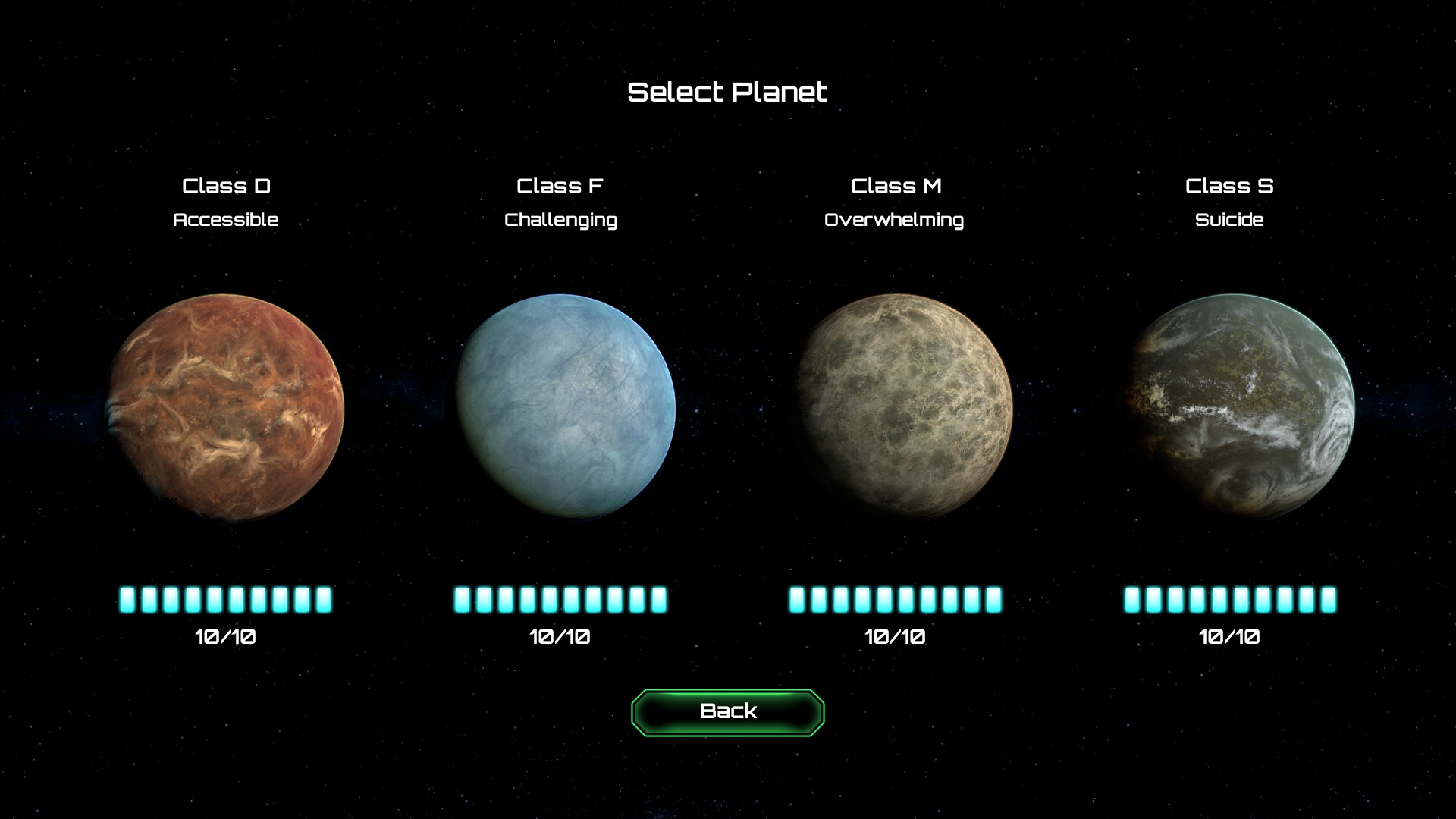Click the Overwhelming difficulty label
Screen dimensions: 1456x819
[894, 220]
